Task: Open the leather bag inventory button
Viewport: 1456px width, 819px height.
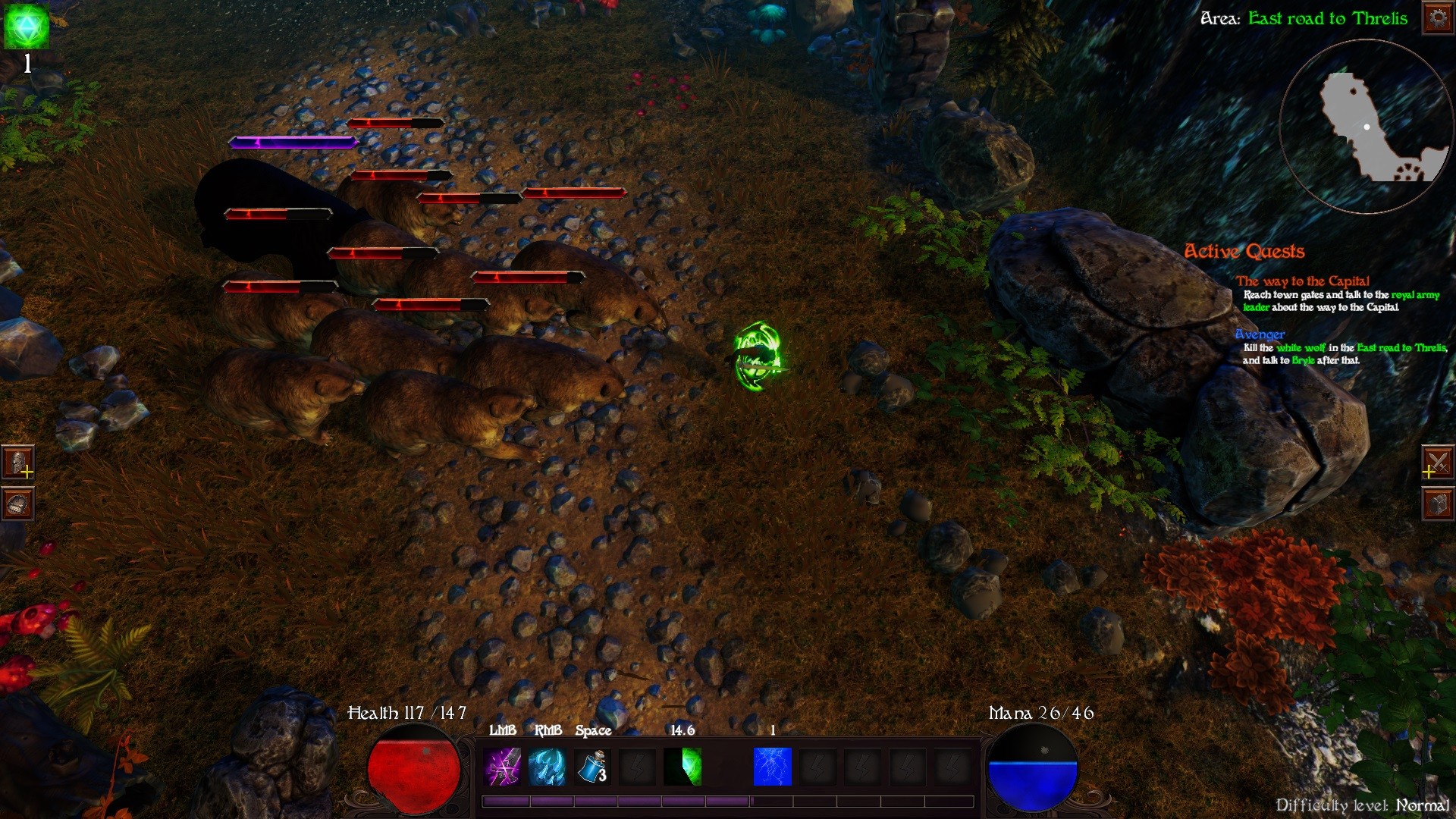Action: (x=18, y=504)
